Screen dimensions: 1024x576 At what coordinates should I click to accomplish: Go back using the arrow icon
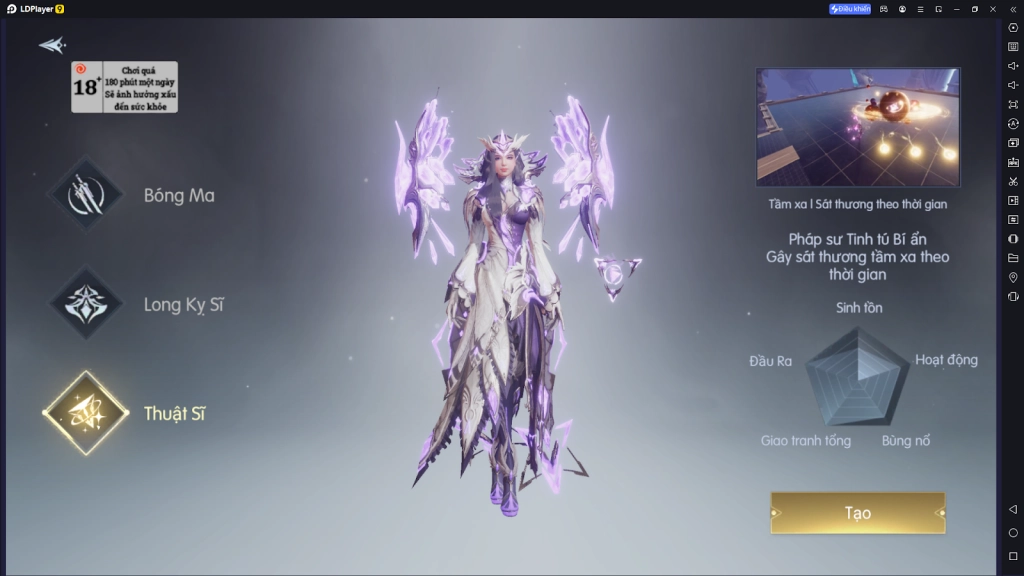point(52,45)
